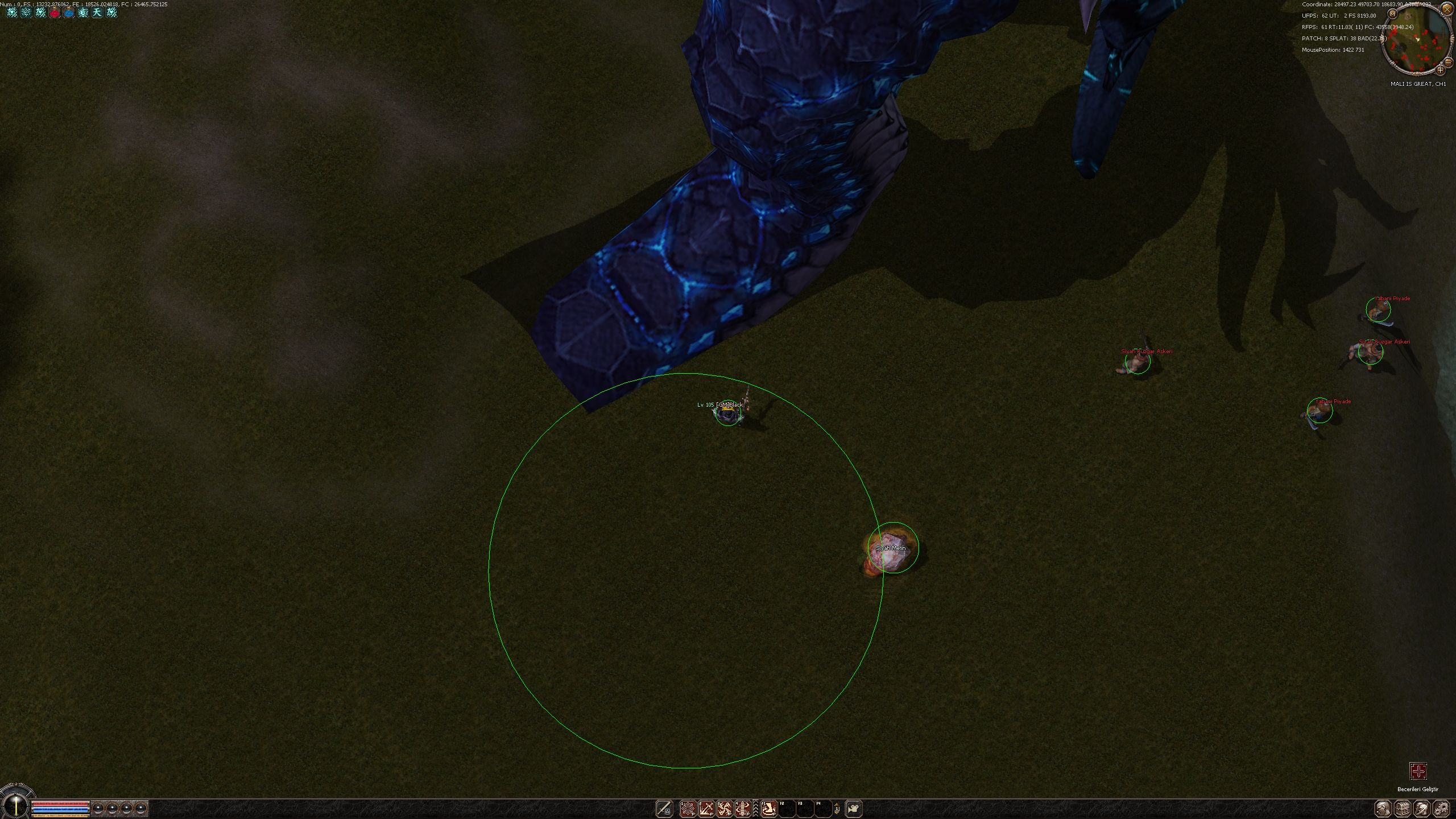Open the character helmet icon

point(1422,808)
